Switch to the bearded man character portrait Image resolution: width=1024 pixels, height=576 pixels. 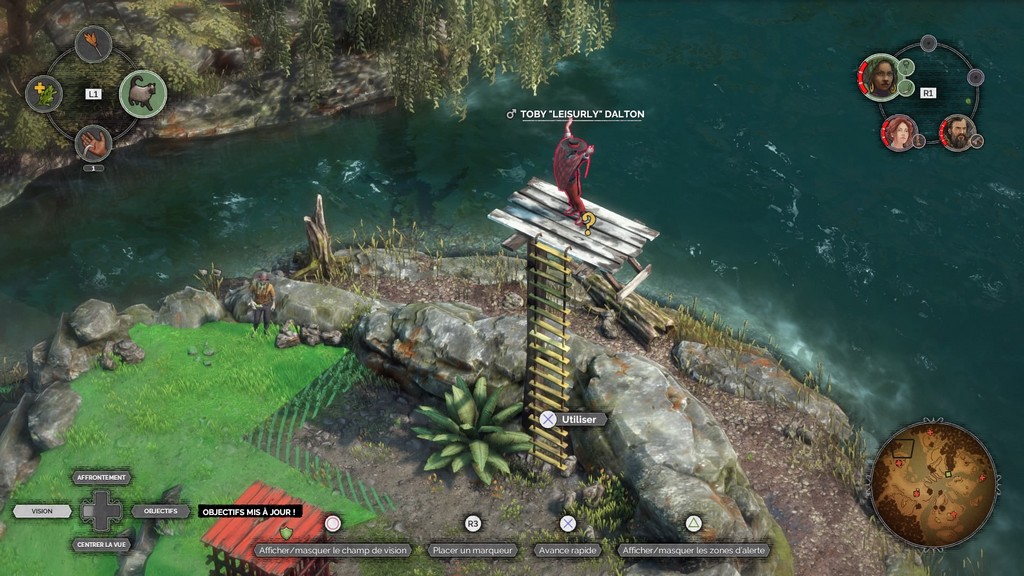957,132
